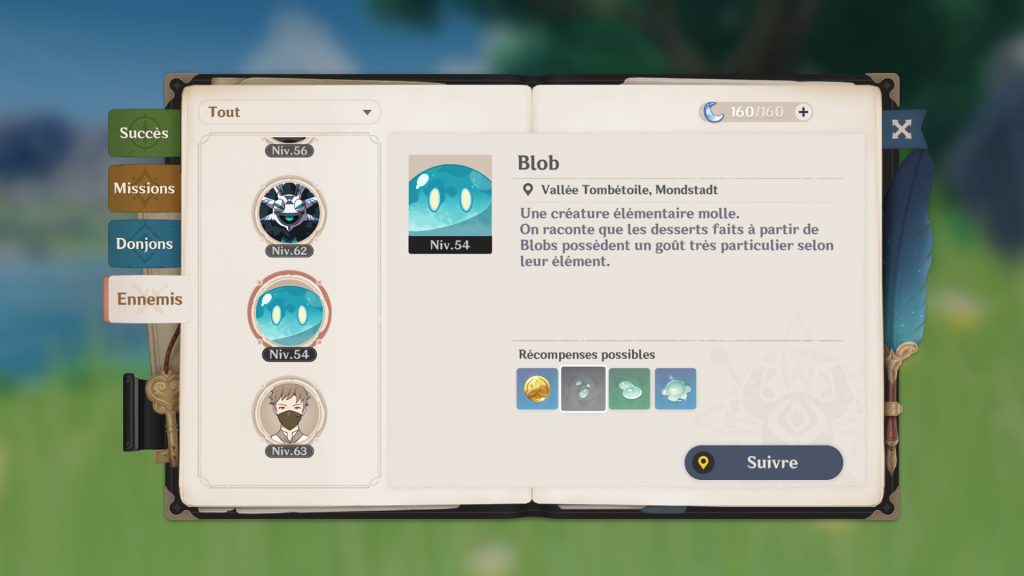Switch to the Succès tab

[x=144, y=133]
